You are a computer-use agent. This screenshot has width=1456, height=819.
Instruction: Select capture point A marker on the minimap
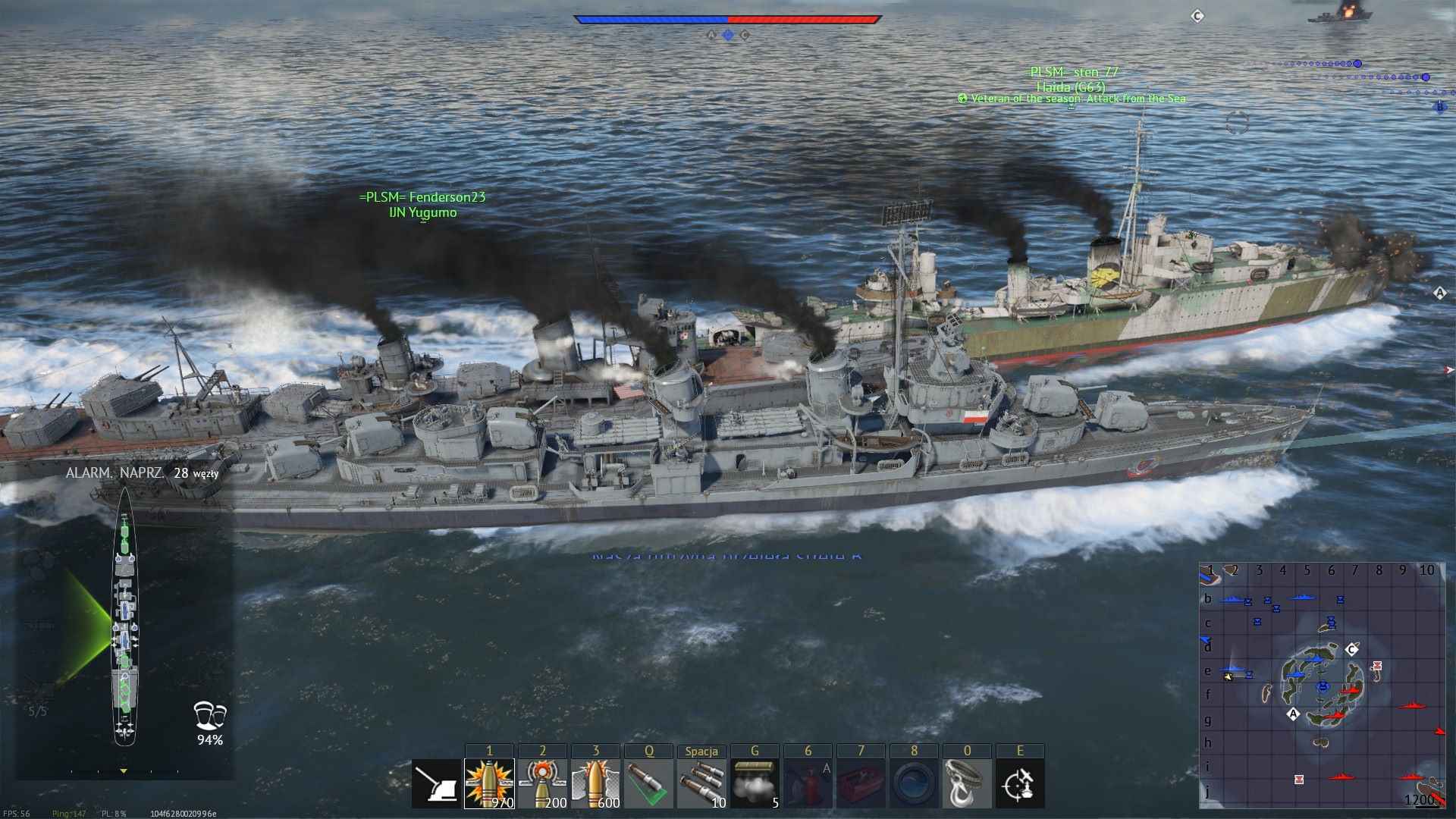pyautogui.click(x=1294, y=714)
